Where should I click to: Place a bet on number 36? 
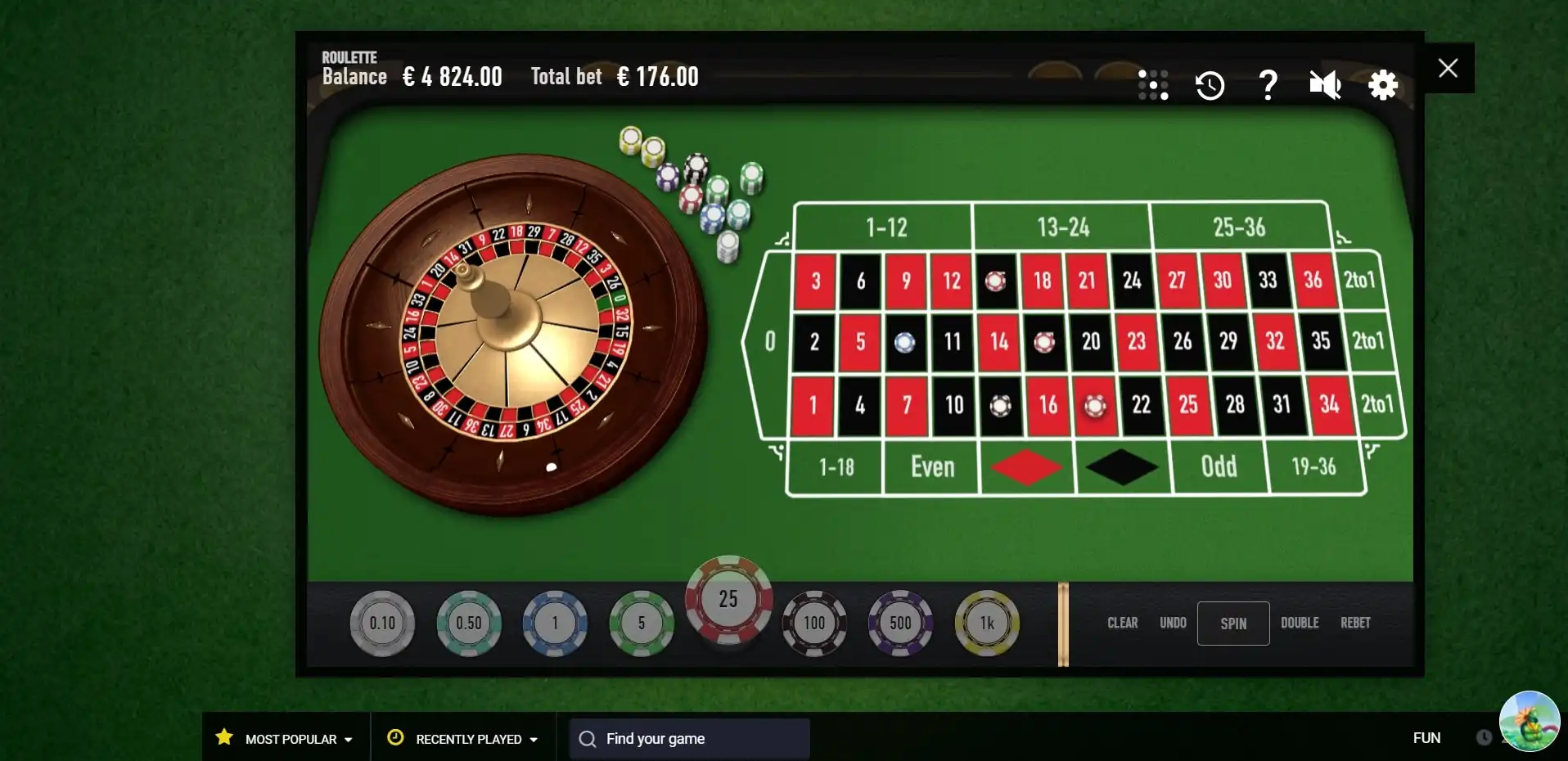click(x=1313, y=281)
